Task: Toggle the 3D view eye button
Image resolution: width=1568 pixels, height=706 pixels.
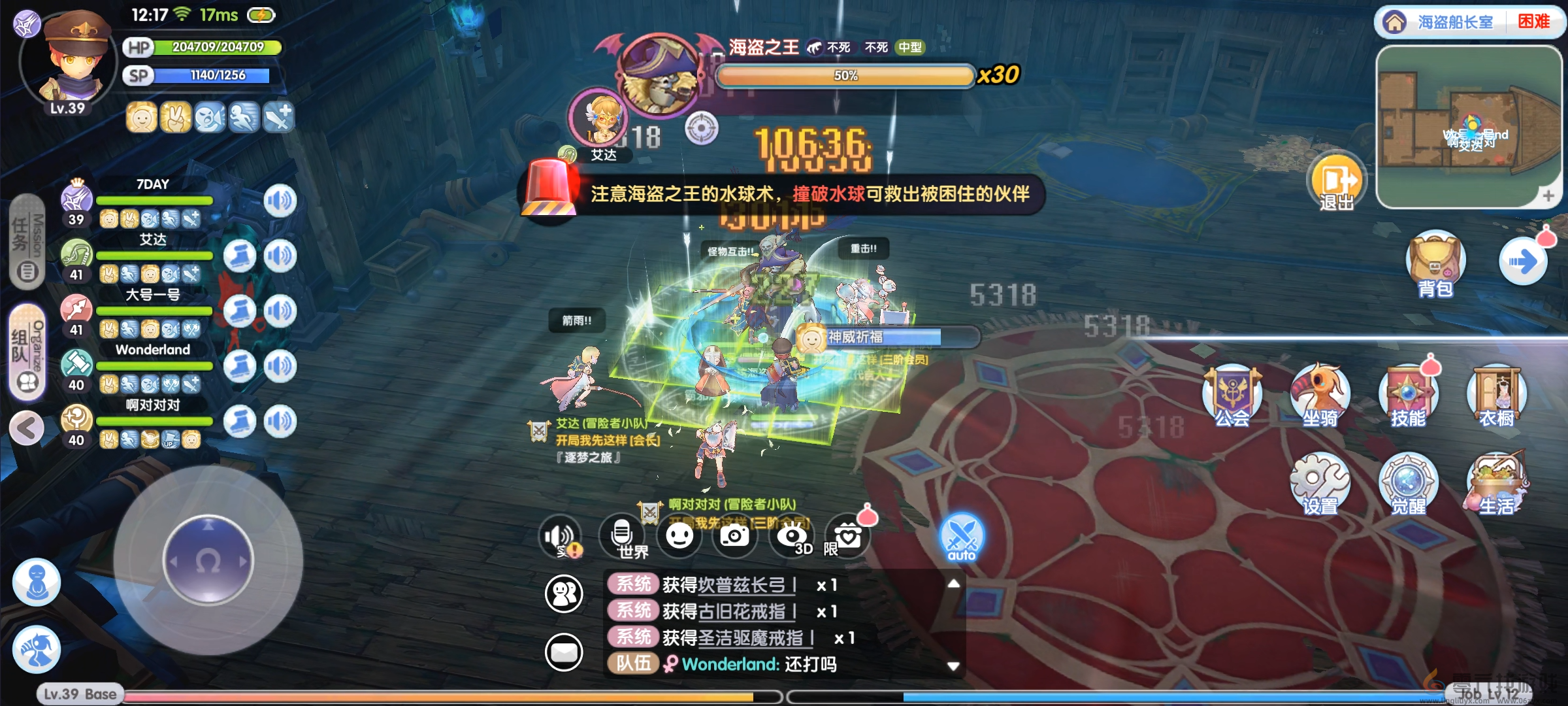Action: (x=792, y=537)
